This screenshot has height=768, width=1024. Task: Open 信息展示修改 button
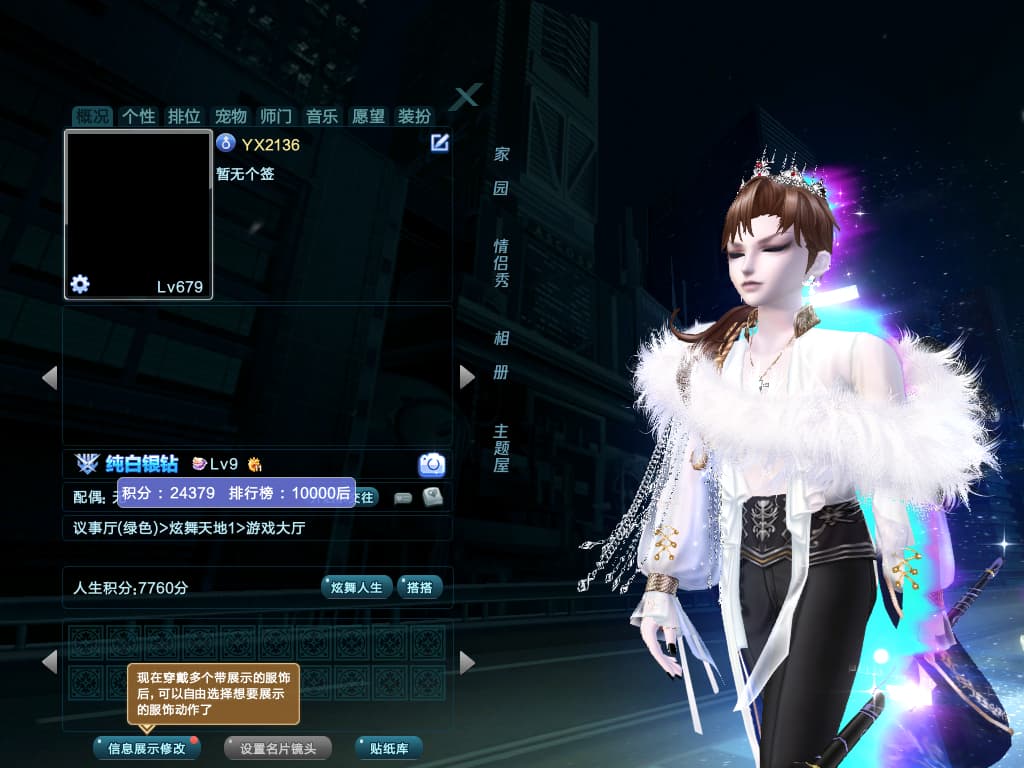tap(147, 748)
